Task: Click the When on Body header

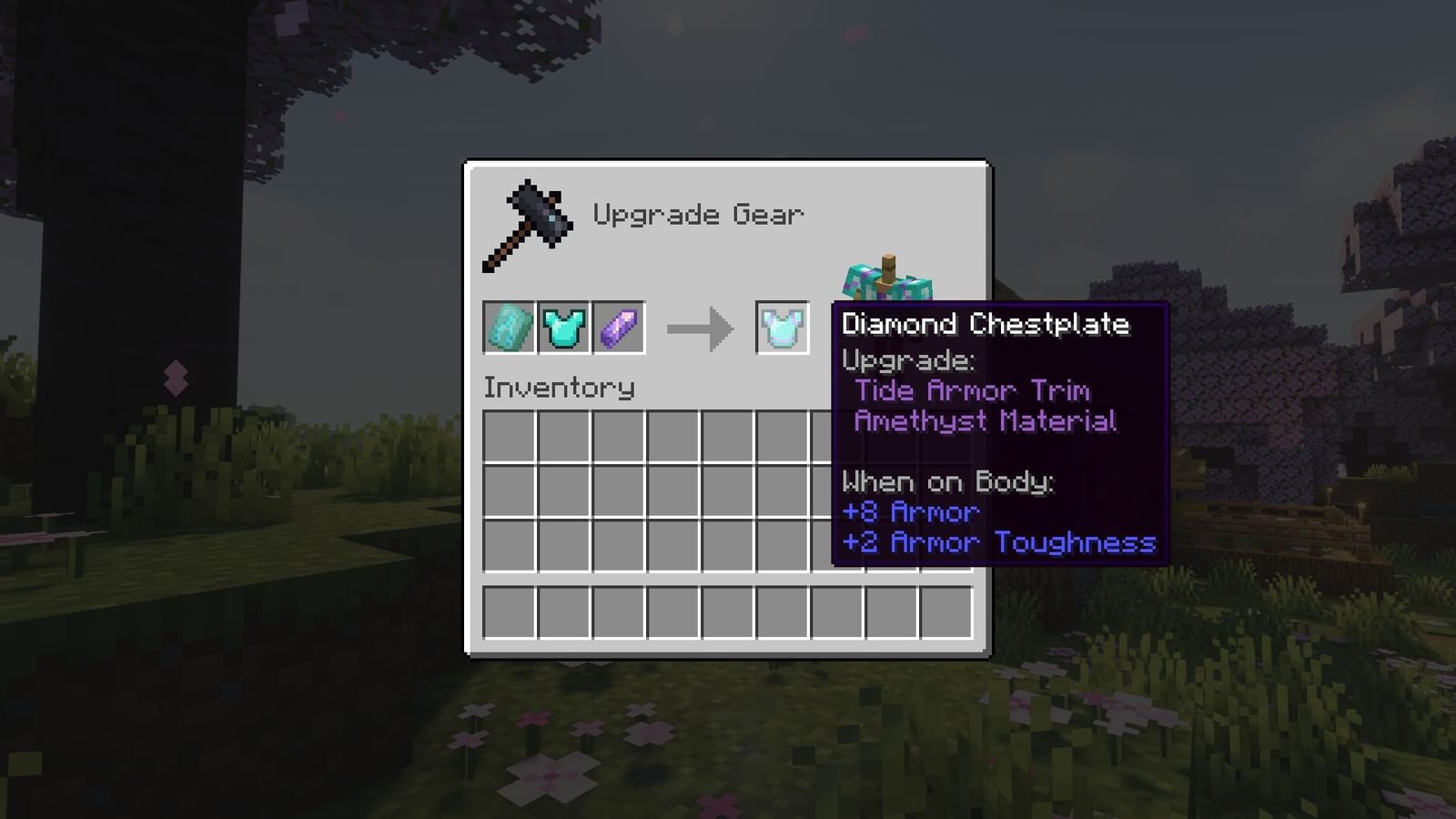Action: [946, 482]
